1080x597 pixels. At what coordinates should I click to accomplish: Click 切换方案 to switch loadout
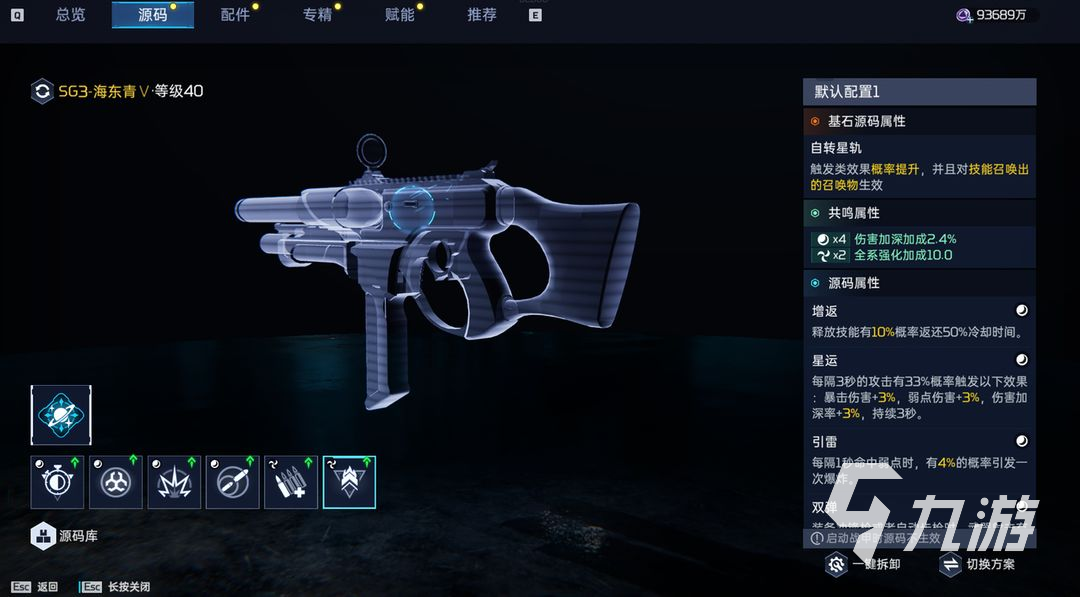[x=978, y=565]
